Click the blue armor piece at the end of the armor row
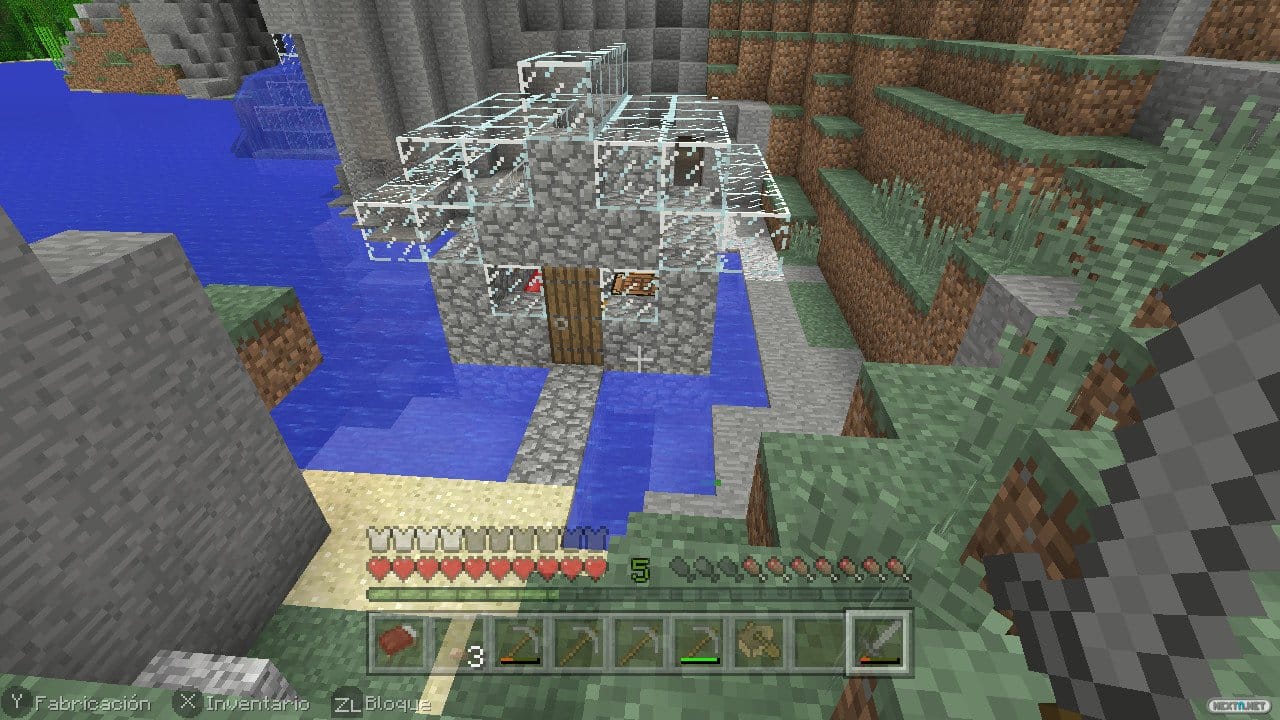Viewport: 1280px width, 720px height. (x=587, y=535)
